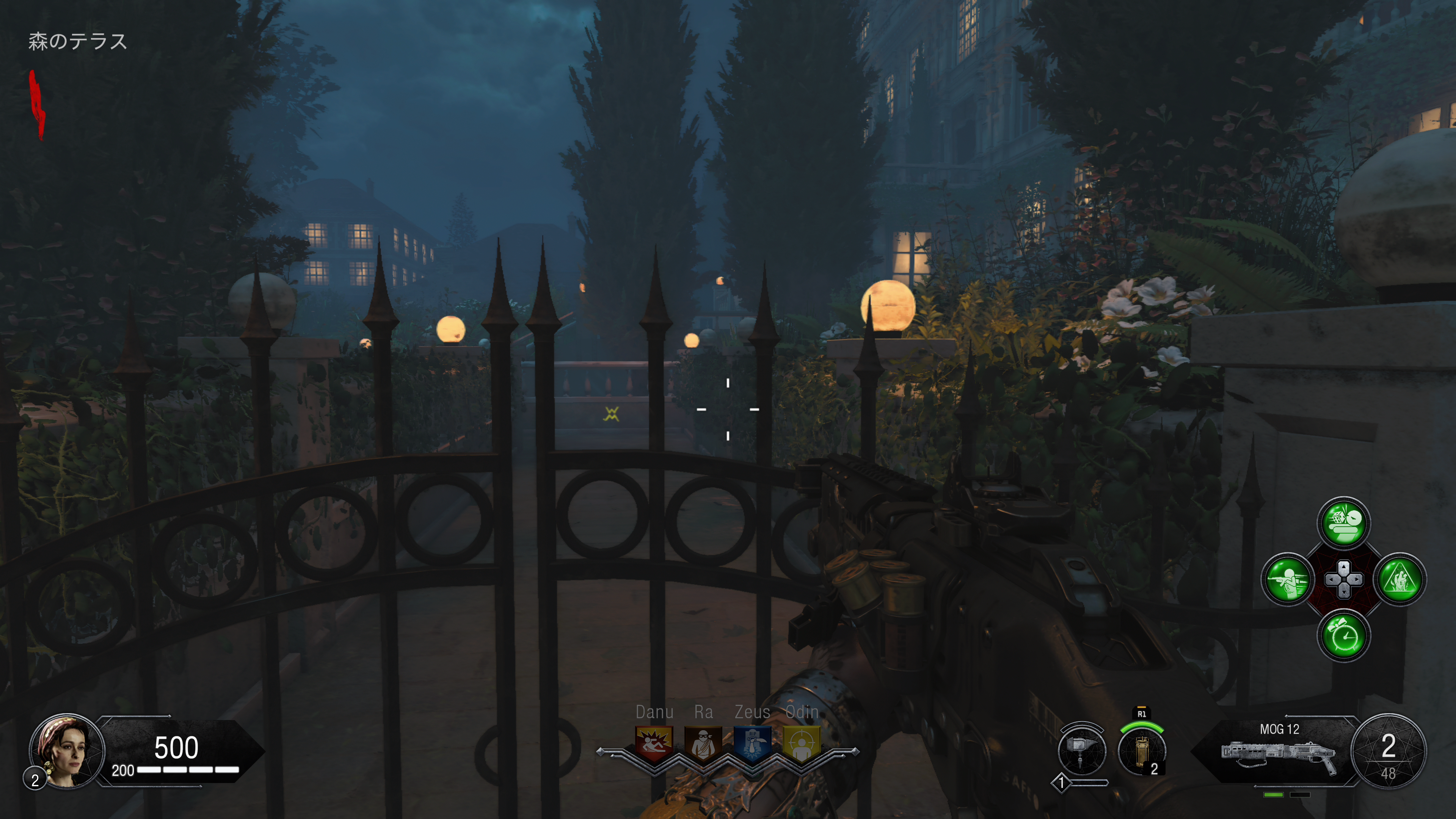Use the flaming hand warning-triangle elixir
The image size is (1456, 819).
(x=1400, y=579)
